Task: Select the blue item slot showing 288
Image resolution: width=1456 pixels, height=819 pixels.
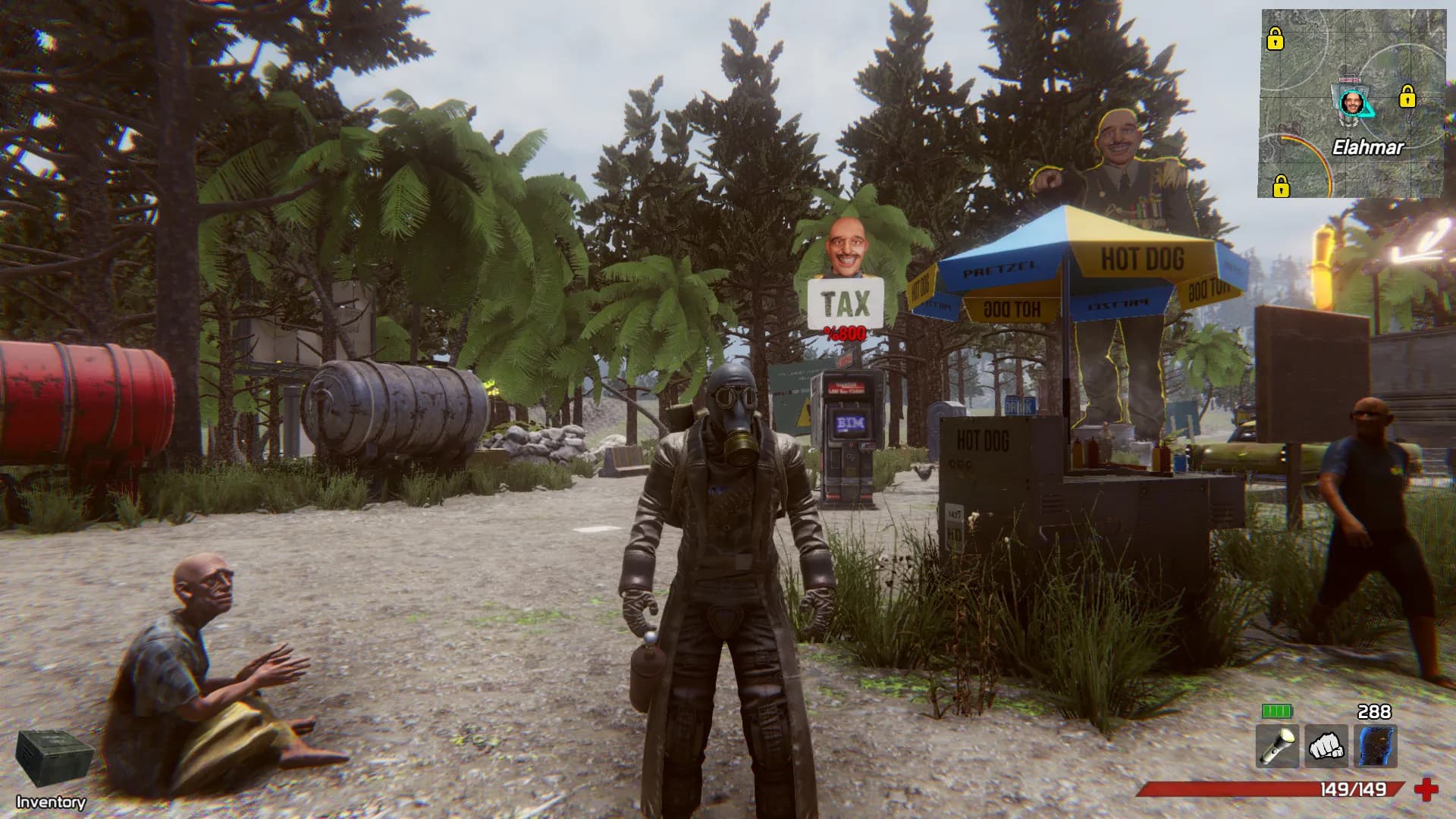Action: click(1375, 746)
